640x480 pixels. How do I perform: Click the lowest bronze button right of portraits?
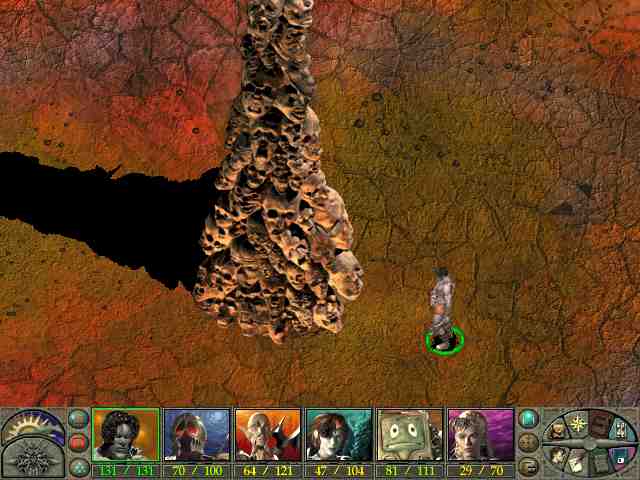click(529, 465)
